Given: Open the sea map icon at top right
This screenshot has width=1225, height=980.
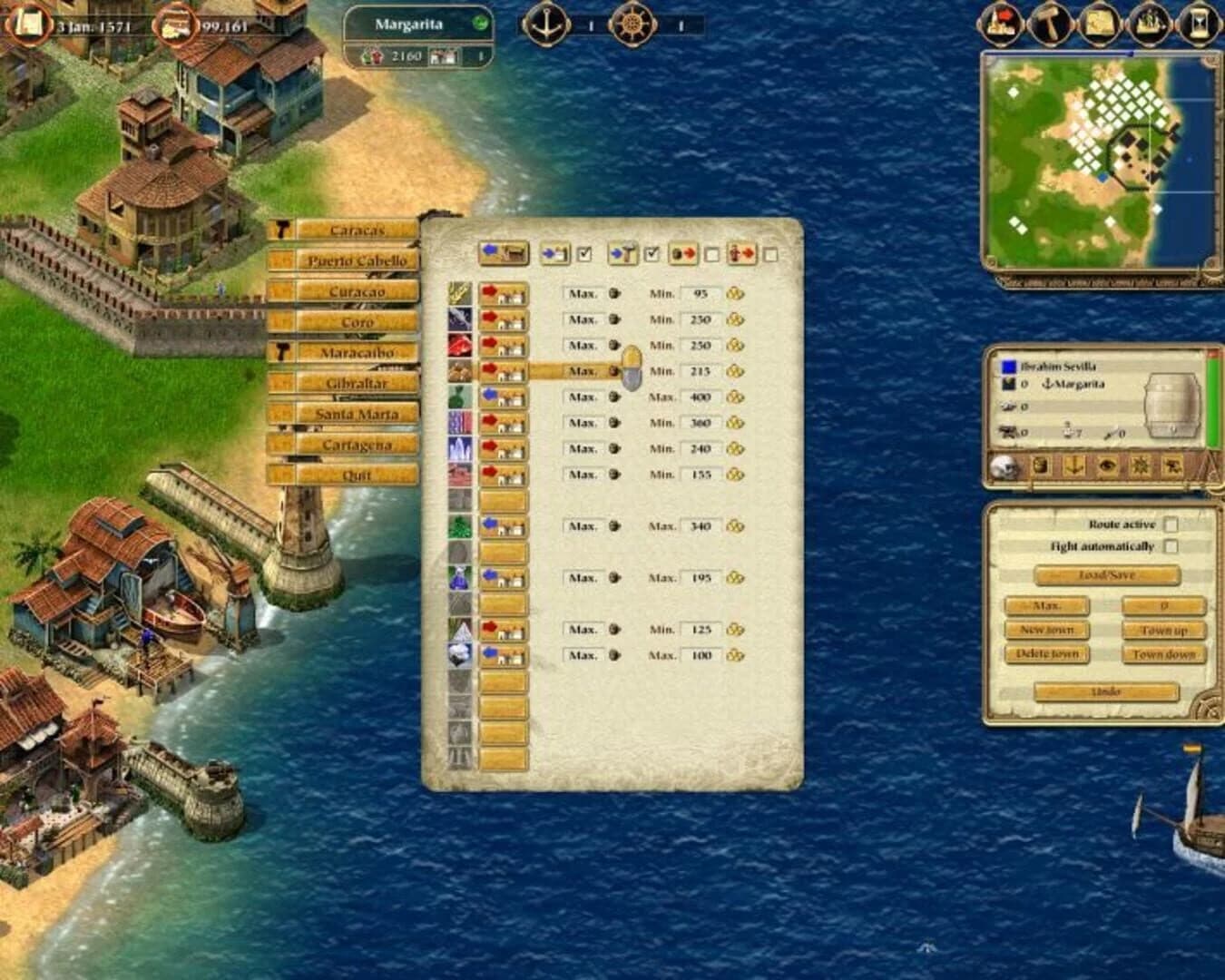Looking at the screenshot, I should coord(1100,22).
